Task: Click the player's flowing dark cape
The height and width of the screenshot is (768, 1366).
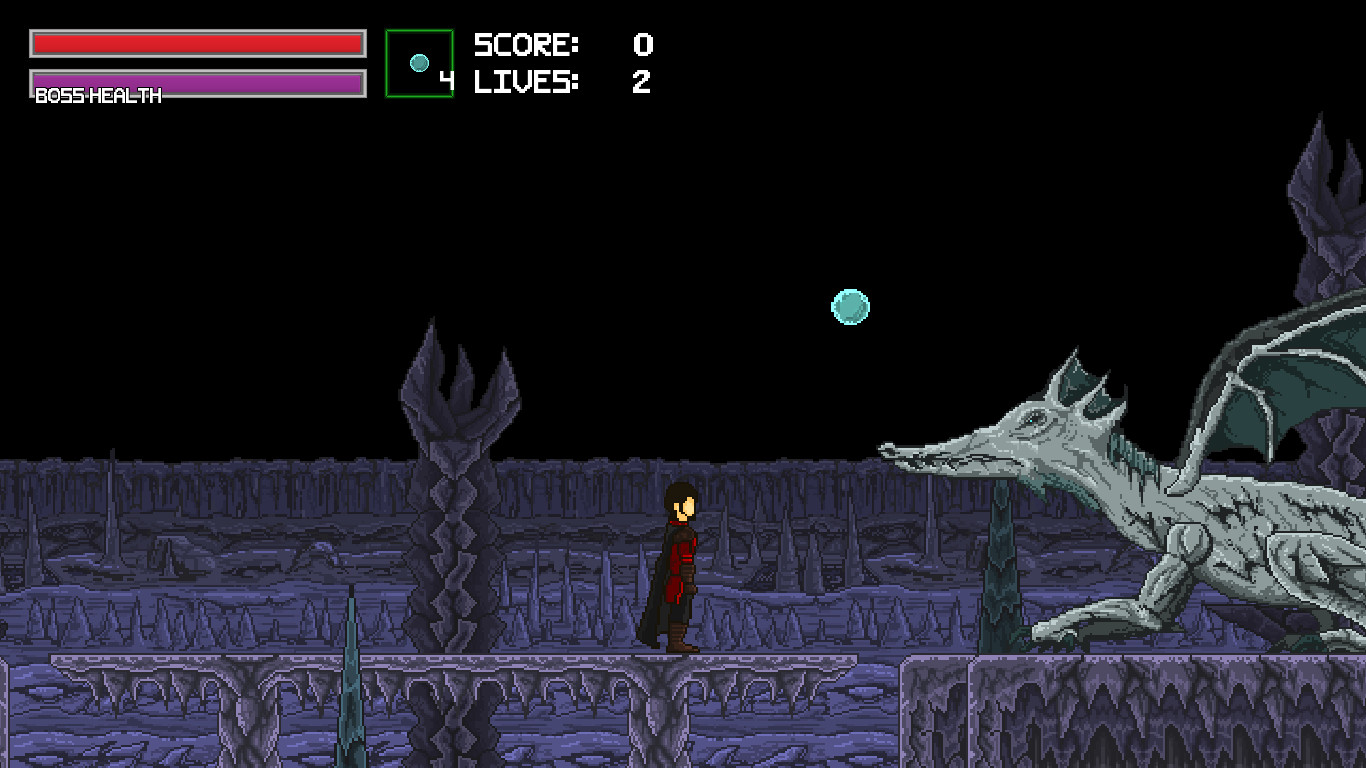Action: pyautogui.click(x=652, y=600)
